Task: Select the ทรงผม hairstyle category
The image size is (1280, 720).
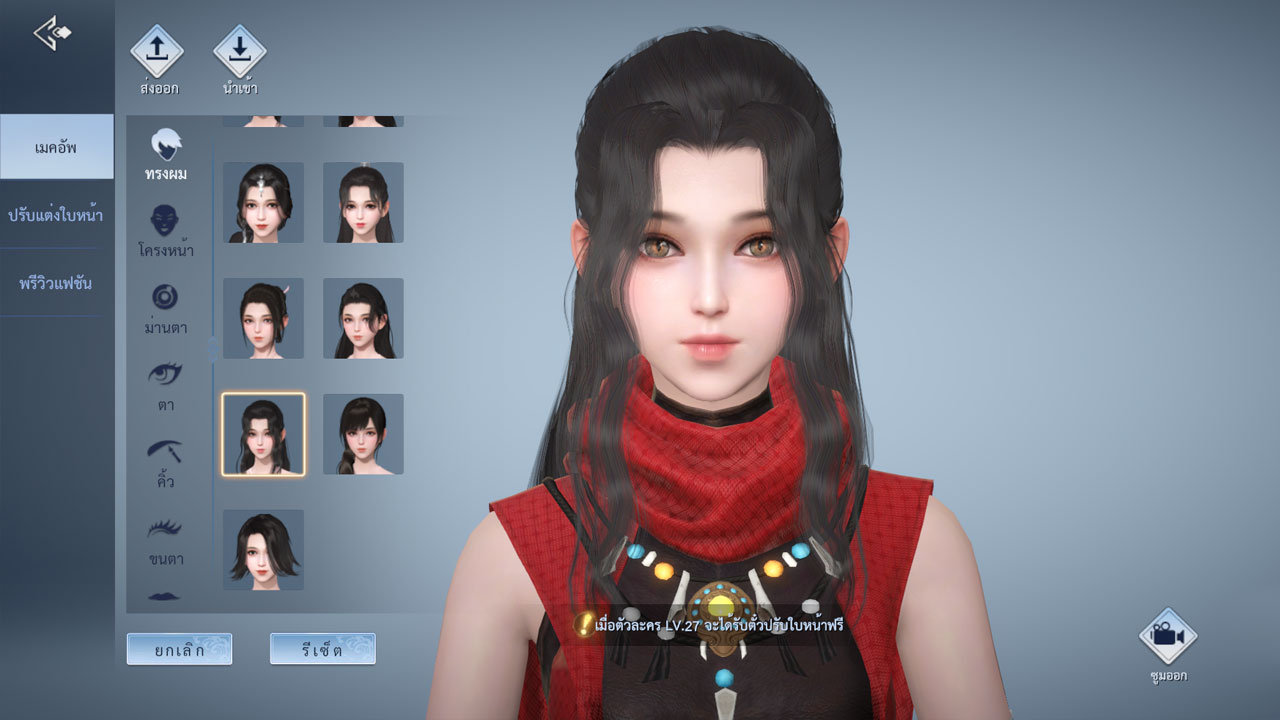Action: [166, 155]
